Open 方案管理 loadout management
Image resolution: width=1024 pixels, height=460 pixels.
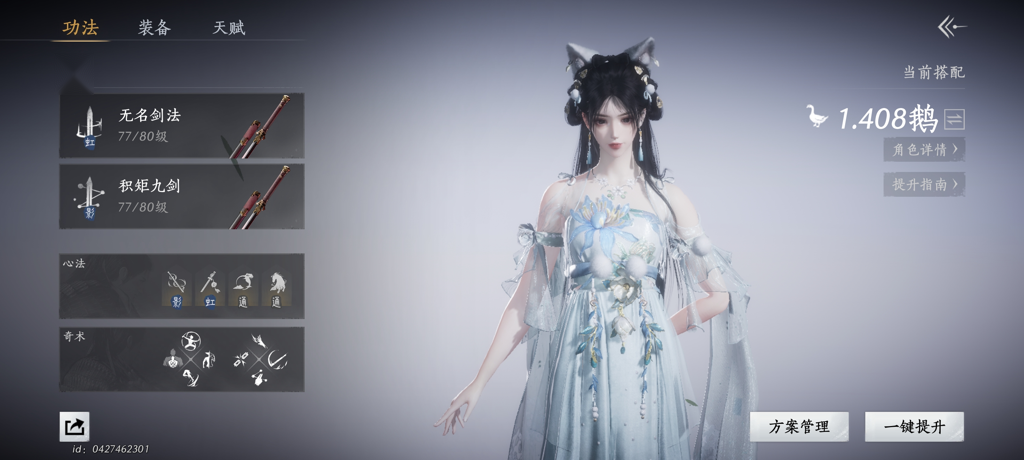[x=799, y=426]
